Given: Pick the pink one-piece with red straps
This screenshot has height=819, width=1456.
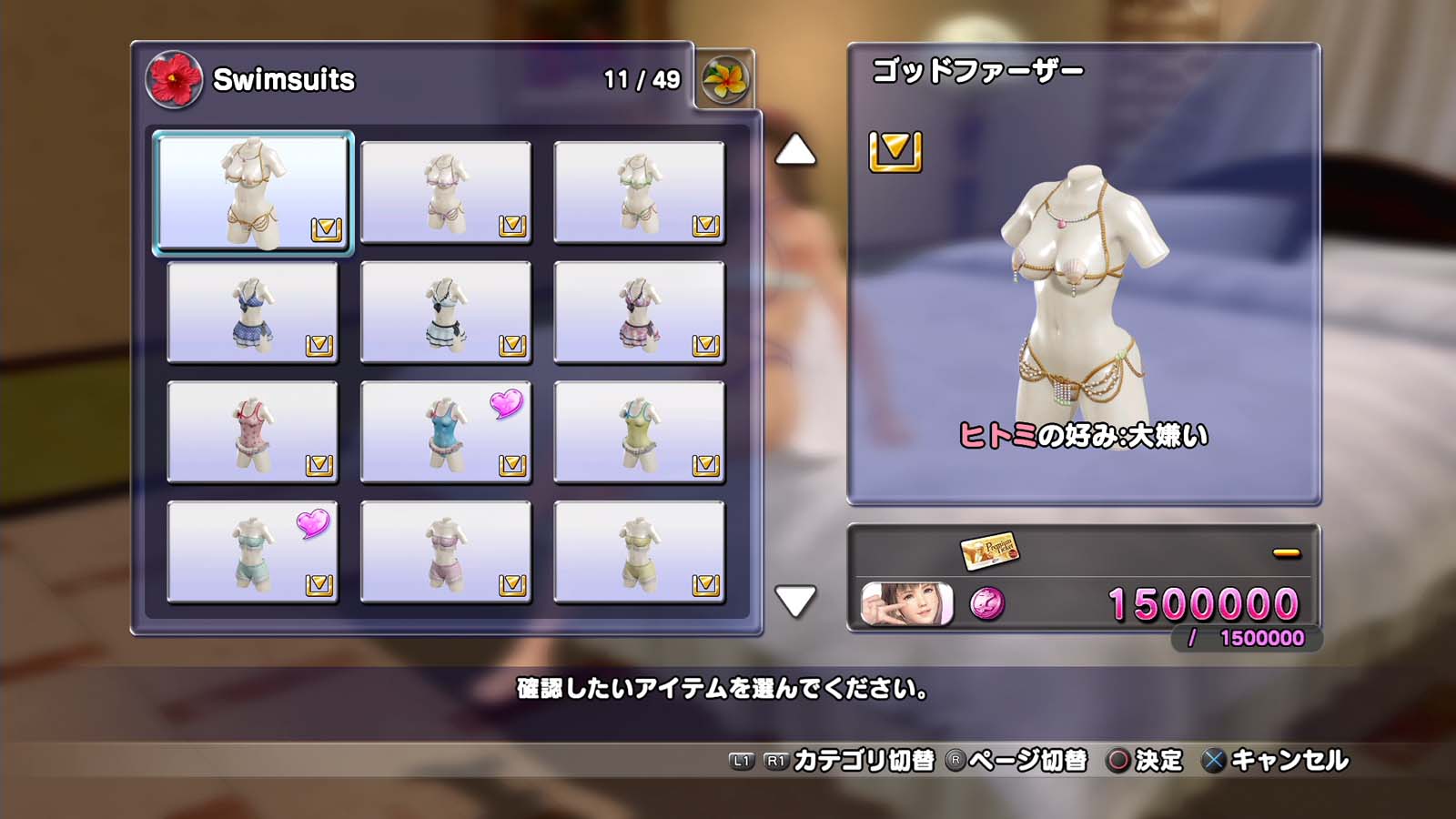Looking at the screenshot, I should coord(253,432).
